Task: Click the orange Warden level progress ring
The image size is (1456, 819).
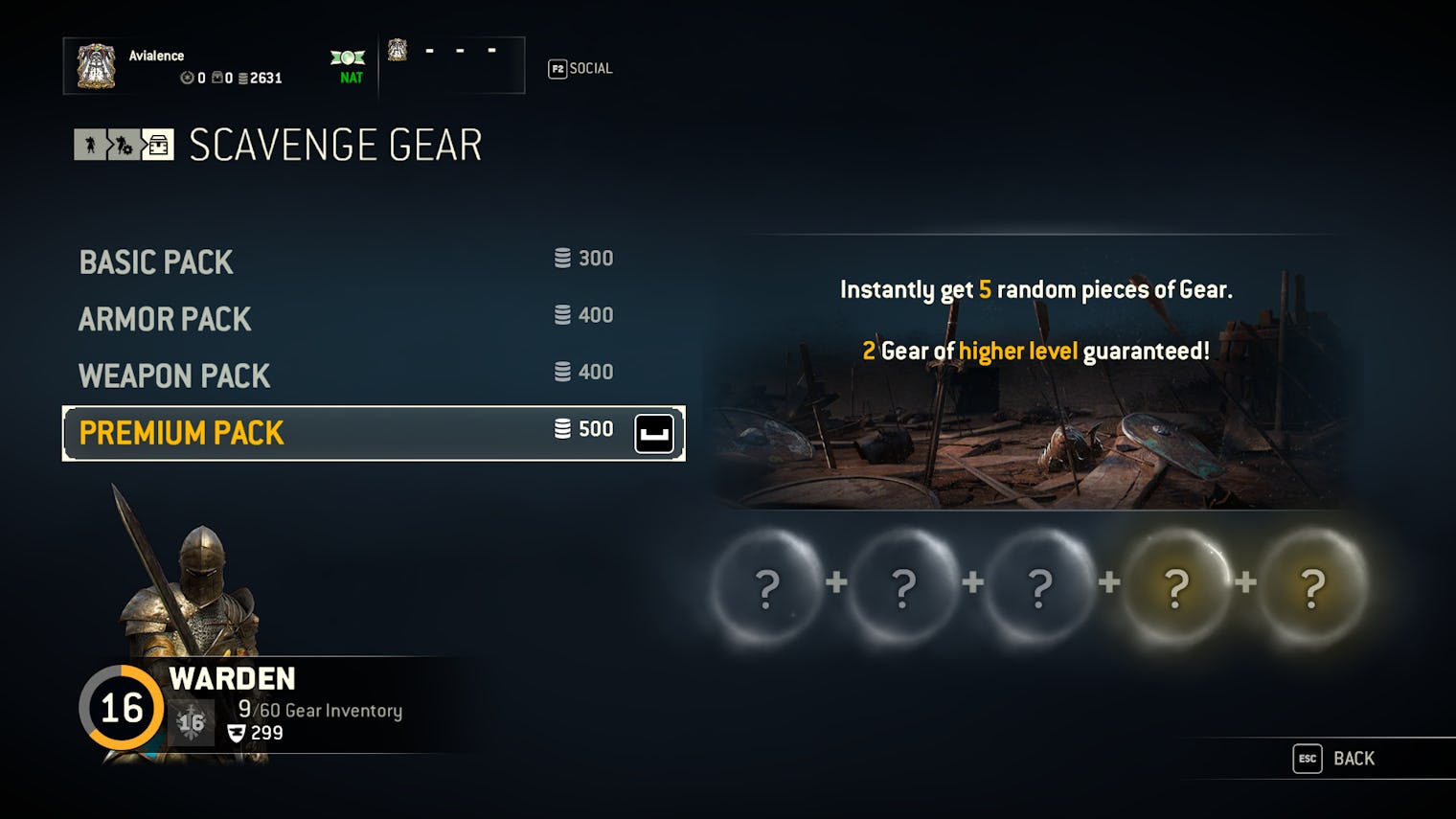Action: tap(123, 709)
